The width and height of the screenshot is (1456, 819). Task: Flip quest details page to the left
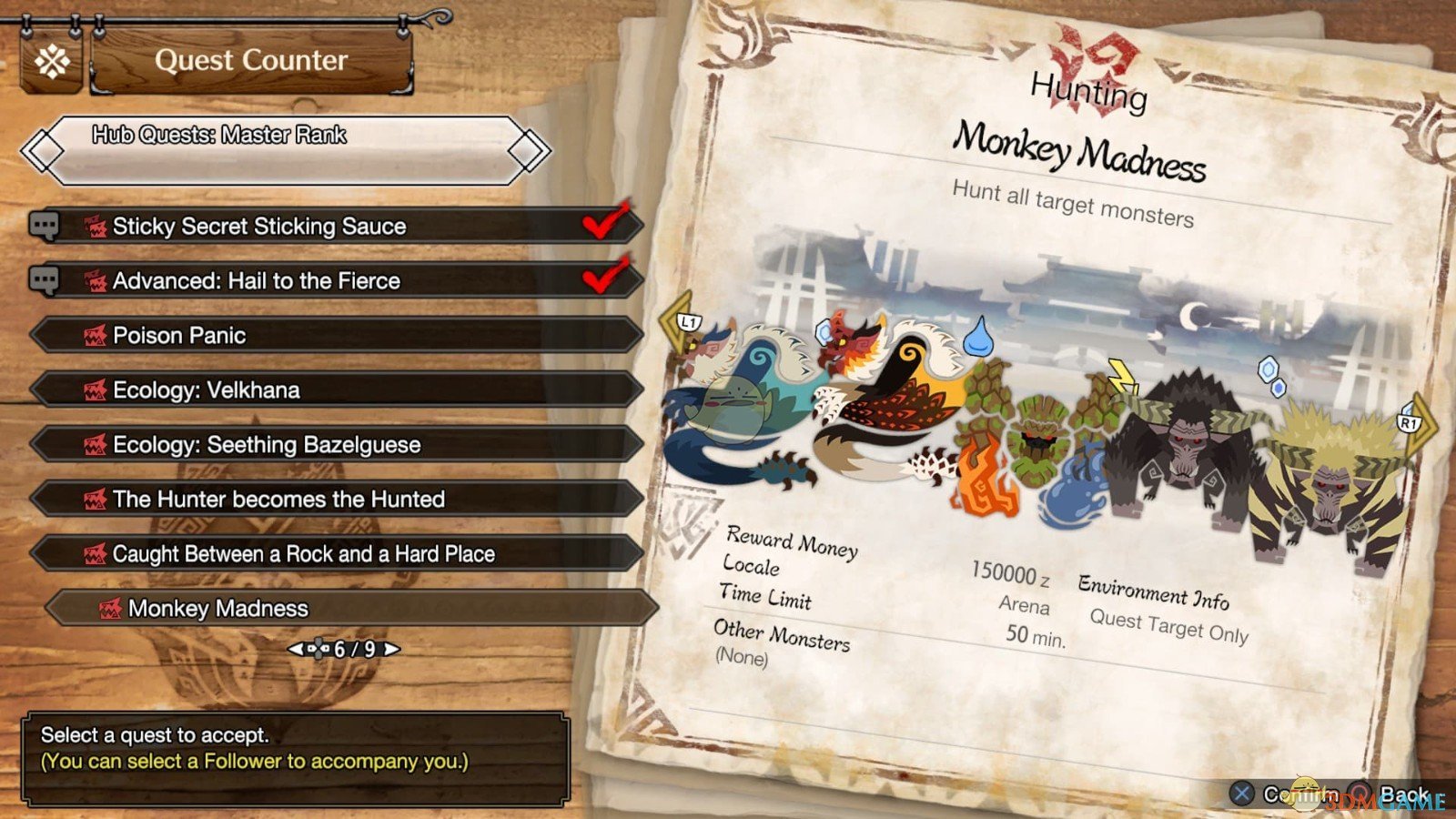click(x=678, y=321)
